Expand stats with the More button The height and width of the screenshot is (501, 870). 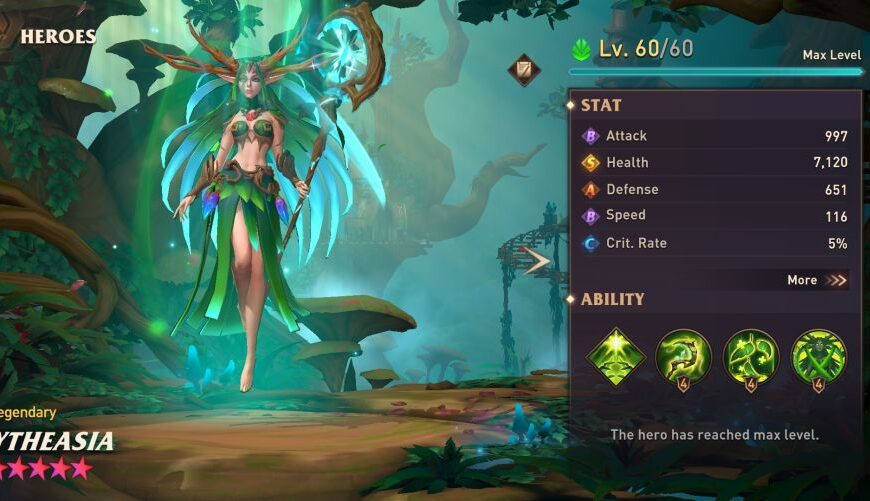(817, 280)
